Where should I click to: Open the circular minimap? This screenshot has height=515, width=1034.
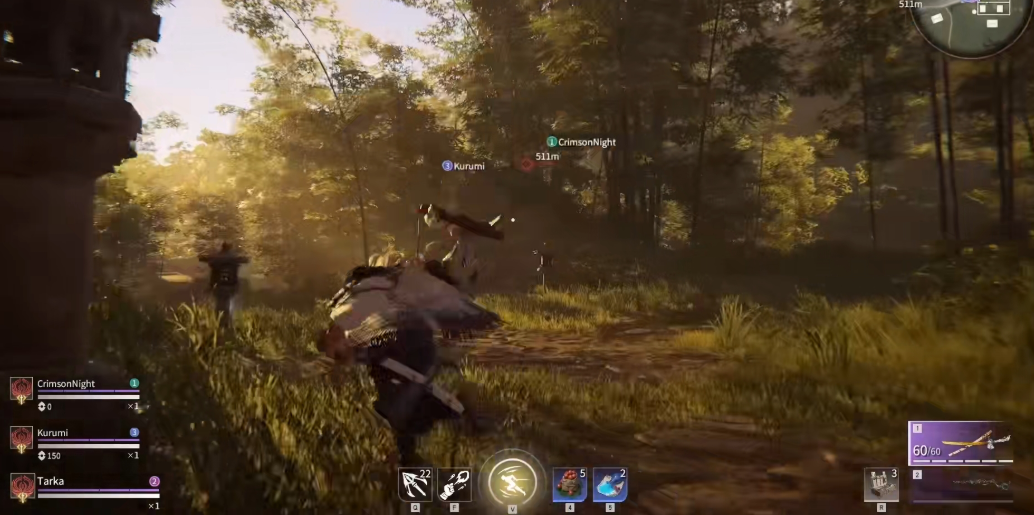coord(972,22)
